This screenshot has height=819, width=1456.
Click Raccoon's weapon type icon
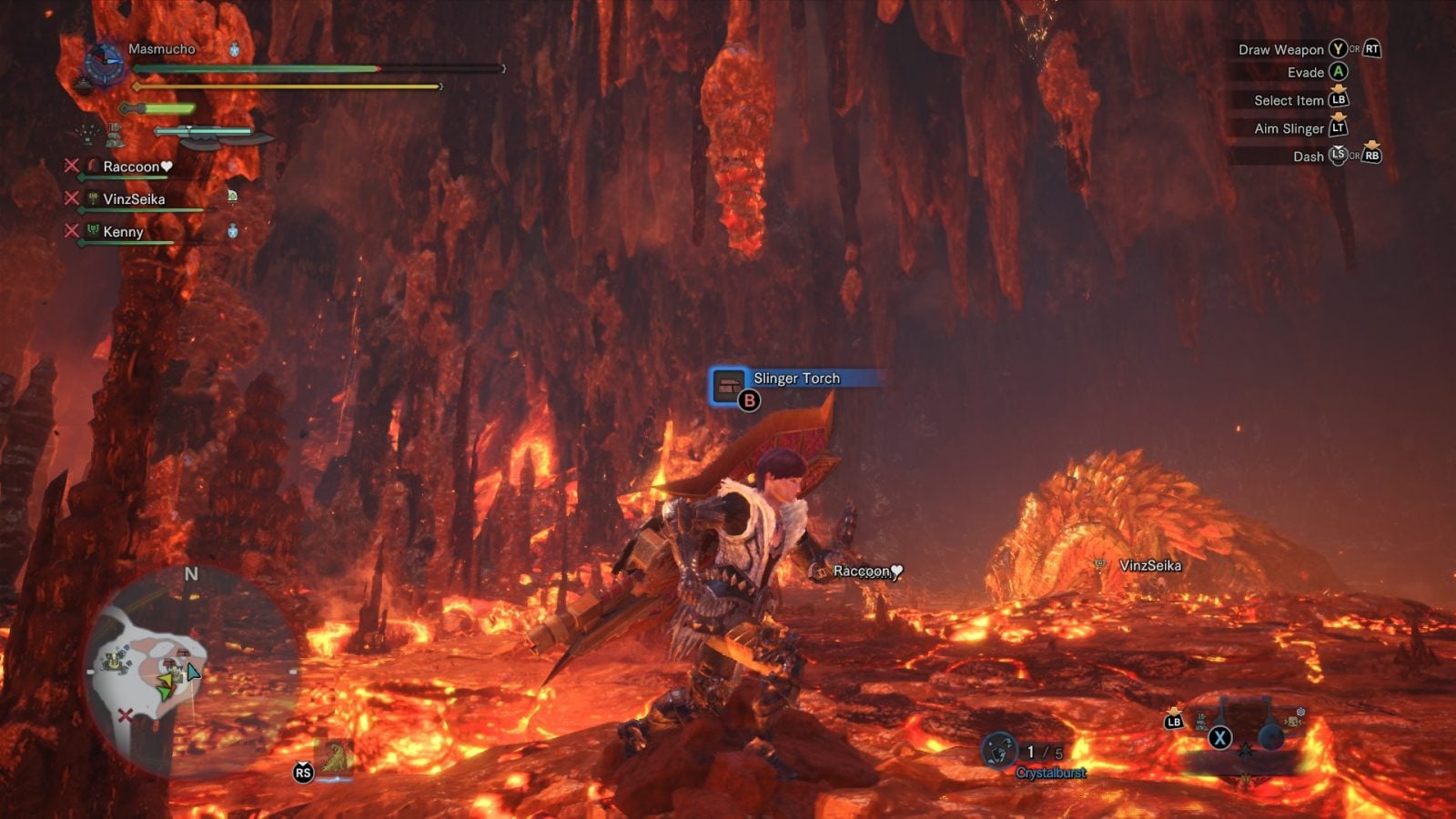[x=94, y=166]
